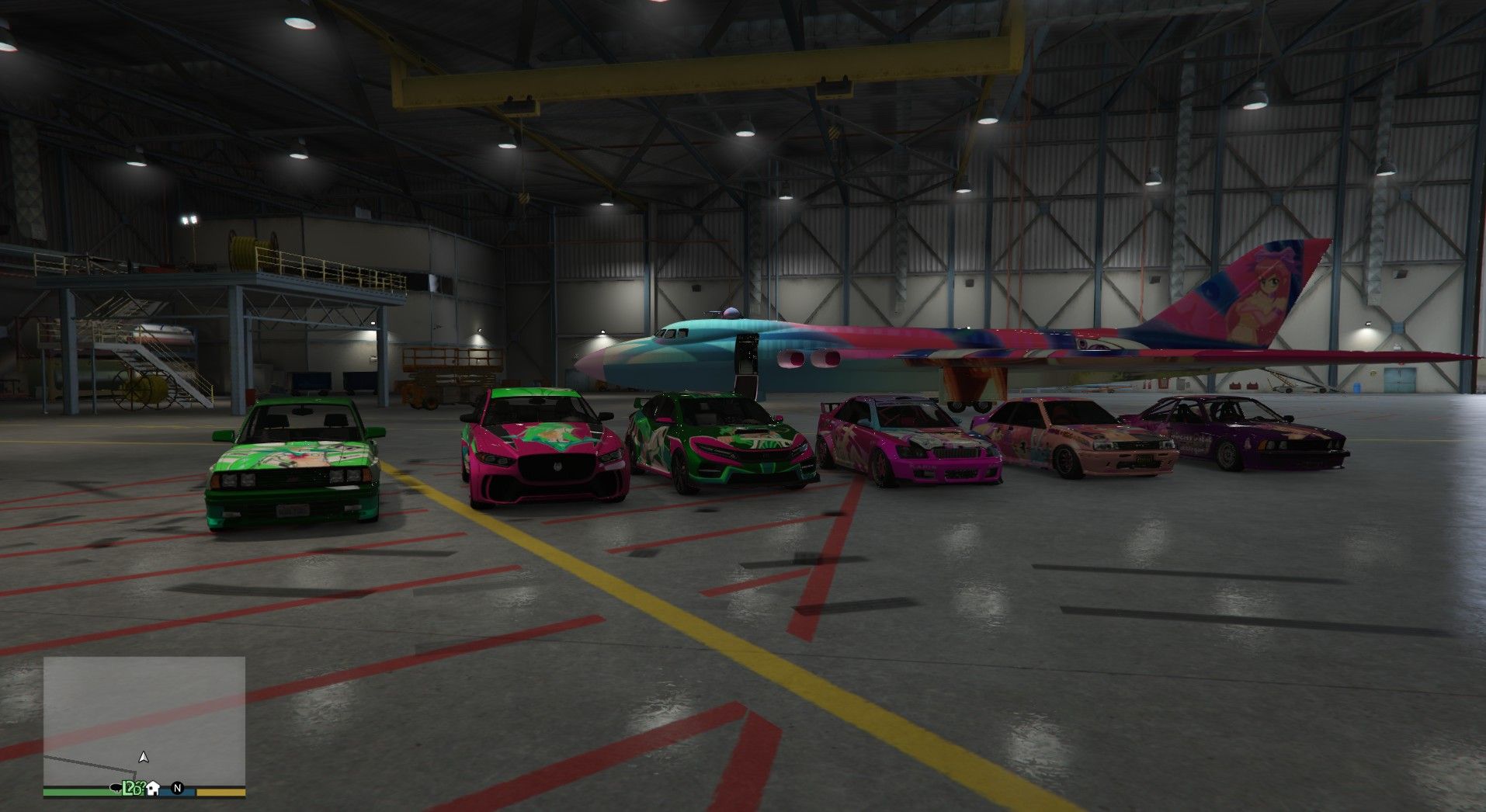This screenshot has width=1486, height=812.
Task: Click the grille emblem on the pink Jugular sedan
Action: pyautogui.click(x=557, y=466)
